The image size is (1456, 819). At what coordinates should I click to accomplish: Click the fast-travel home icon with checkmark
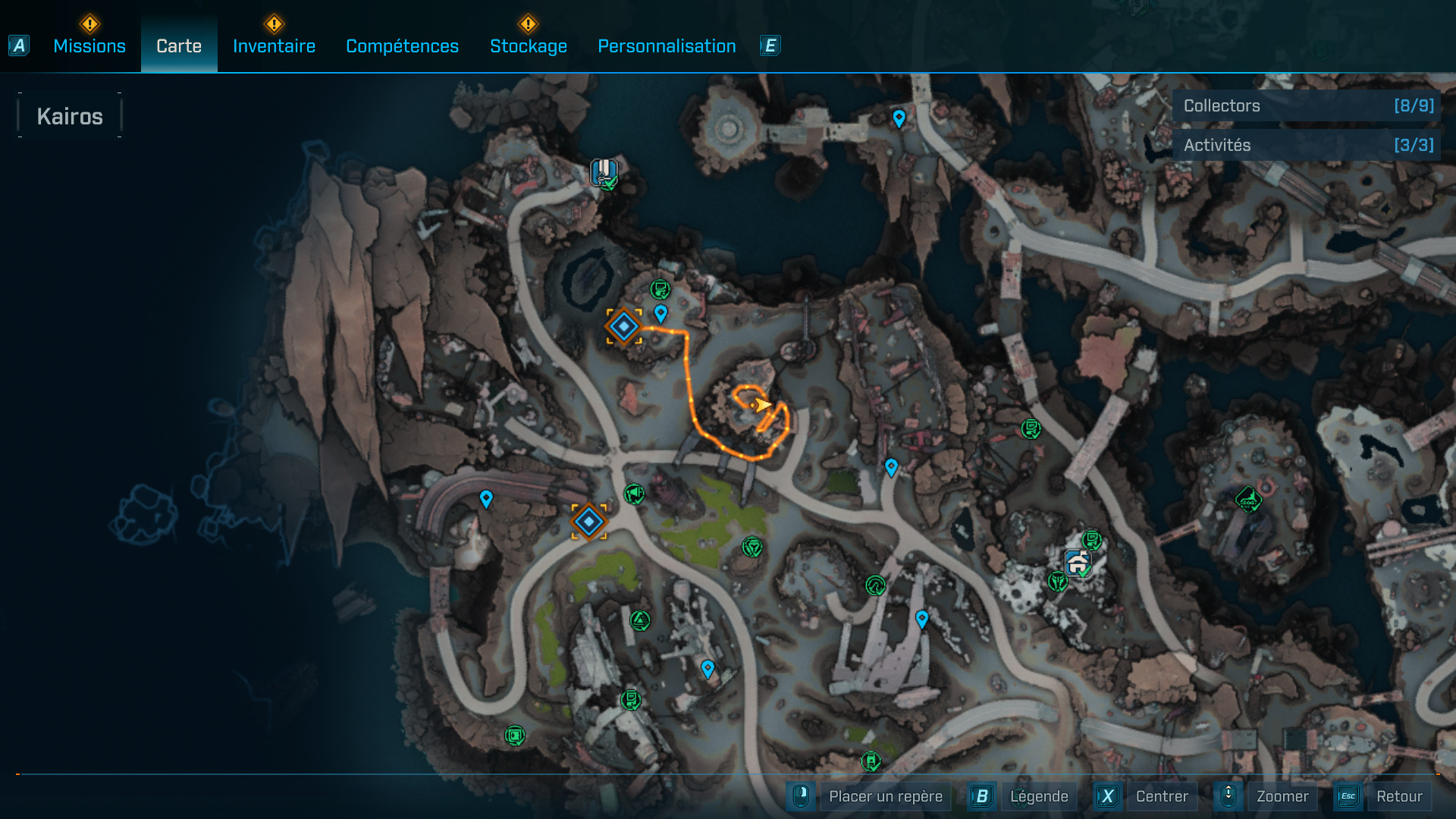[x=604, y=173]
